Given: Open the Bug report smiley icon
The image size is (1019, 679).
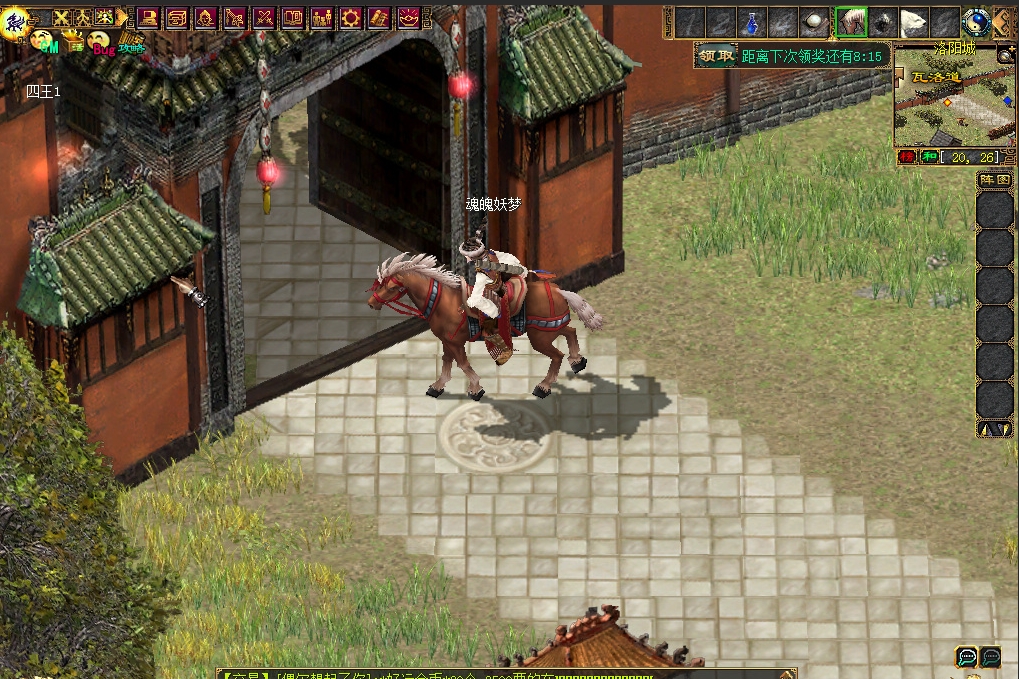Looking at the screenshot, I should point(100,42).
